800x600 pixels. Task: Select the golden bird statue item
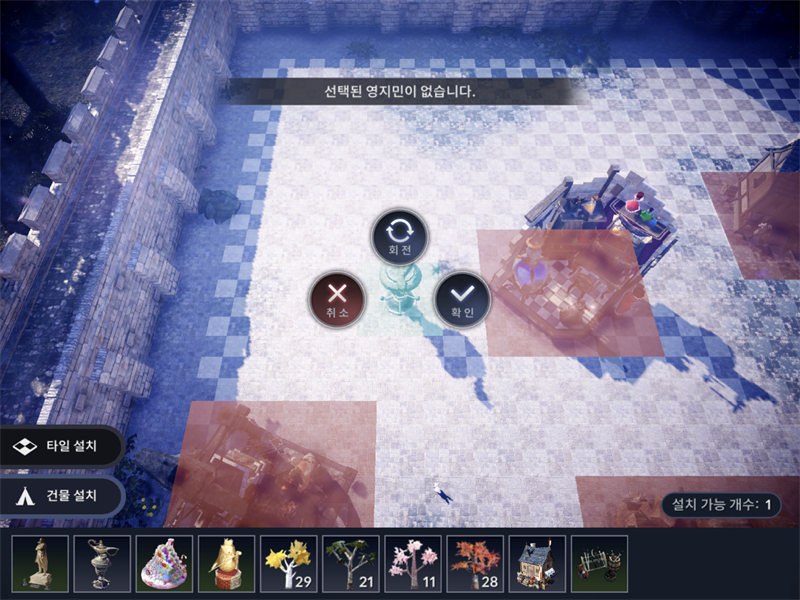[227, 563]
